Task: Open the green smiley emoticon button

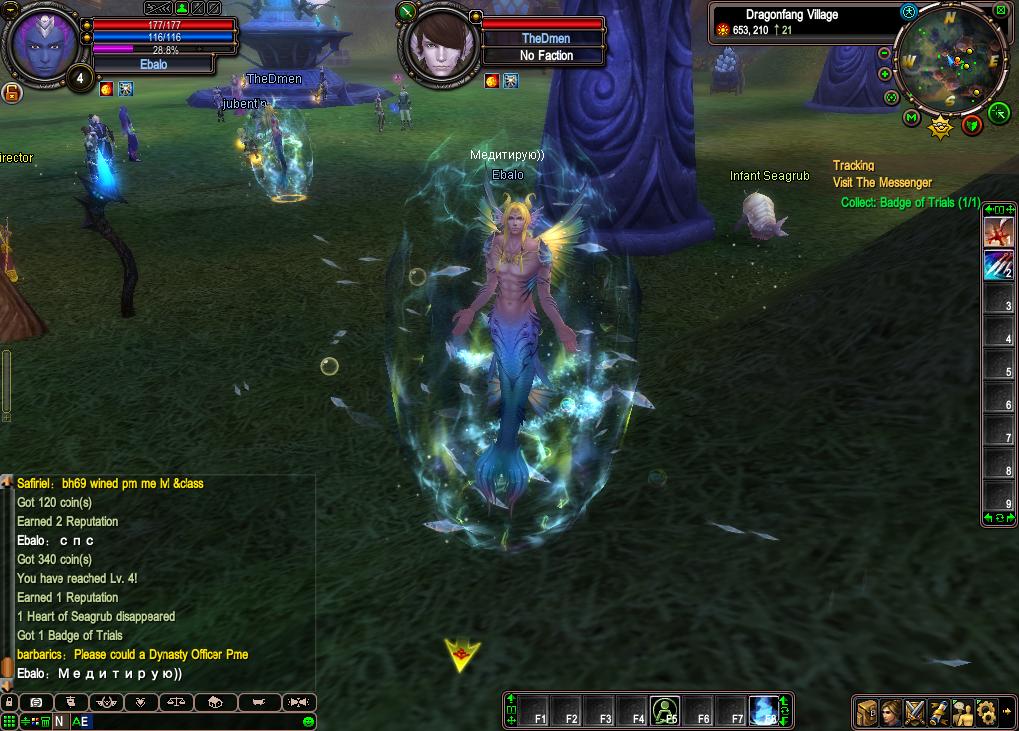Action: click(x=308, y=721)
